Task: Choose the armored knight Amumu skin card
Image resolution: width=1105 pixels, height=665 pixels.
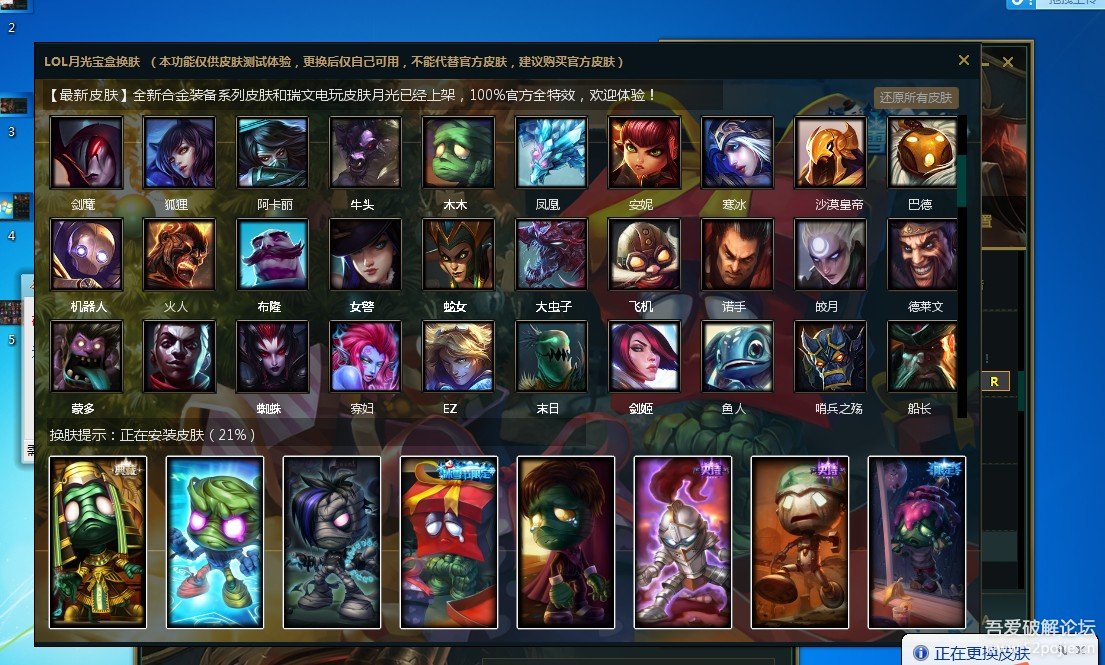Action: (683, 542)
